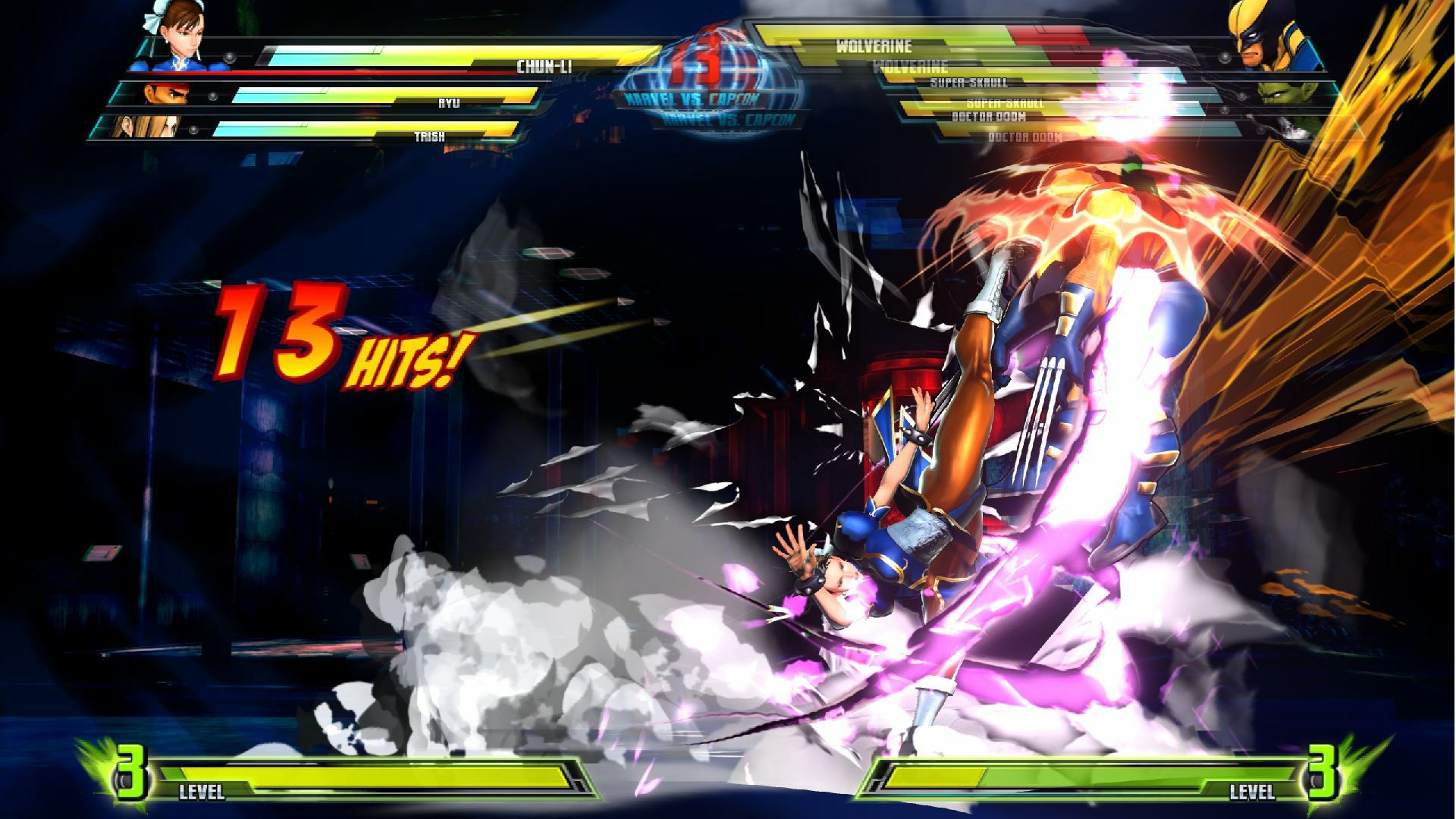1456x819 pixels.
Task: Select the CHUN-LI name tab
Action: click(x=546, y=67)
